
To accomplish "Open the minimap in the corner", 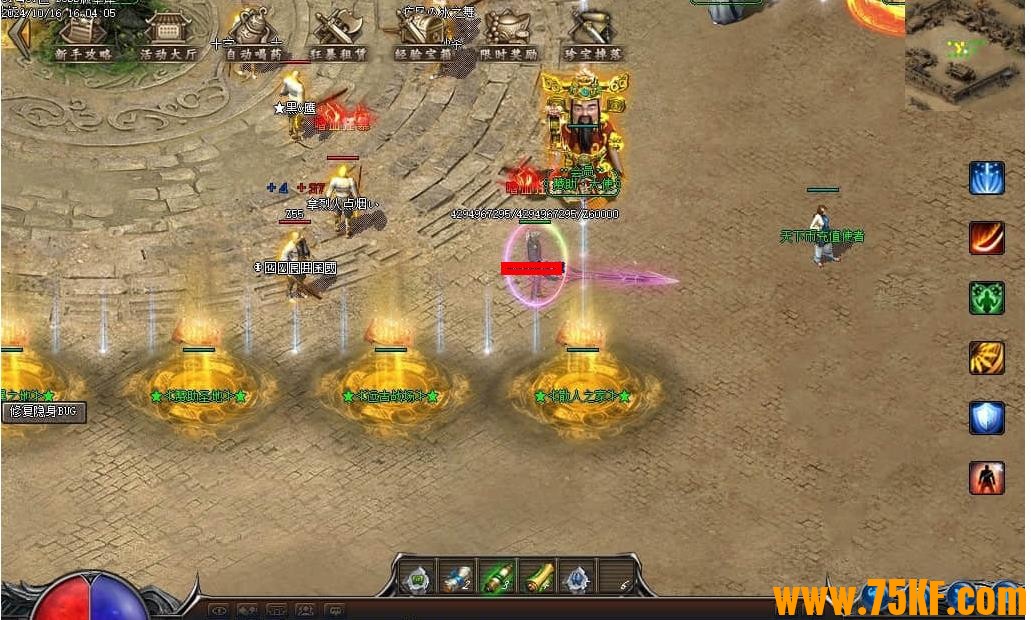I will coord(966,55).
